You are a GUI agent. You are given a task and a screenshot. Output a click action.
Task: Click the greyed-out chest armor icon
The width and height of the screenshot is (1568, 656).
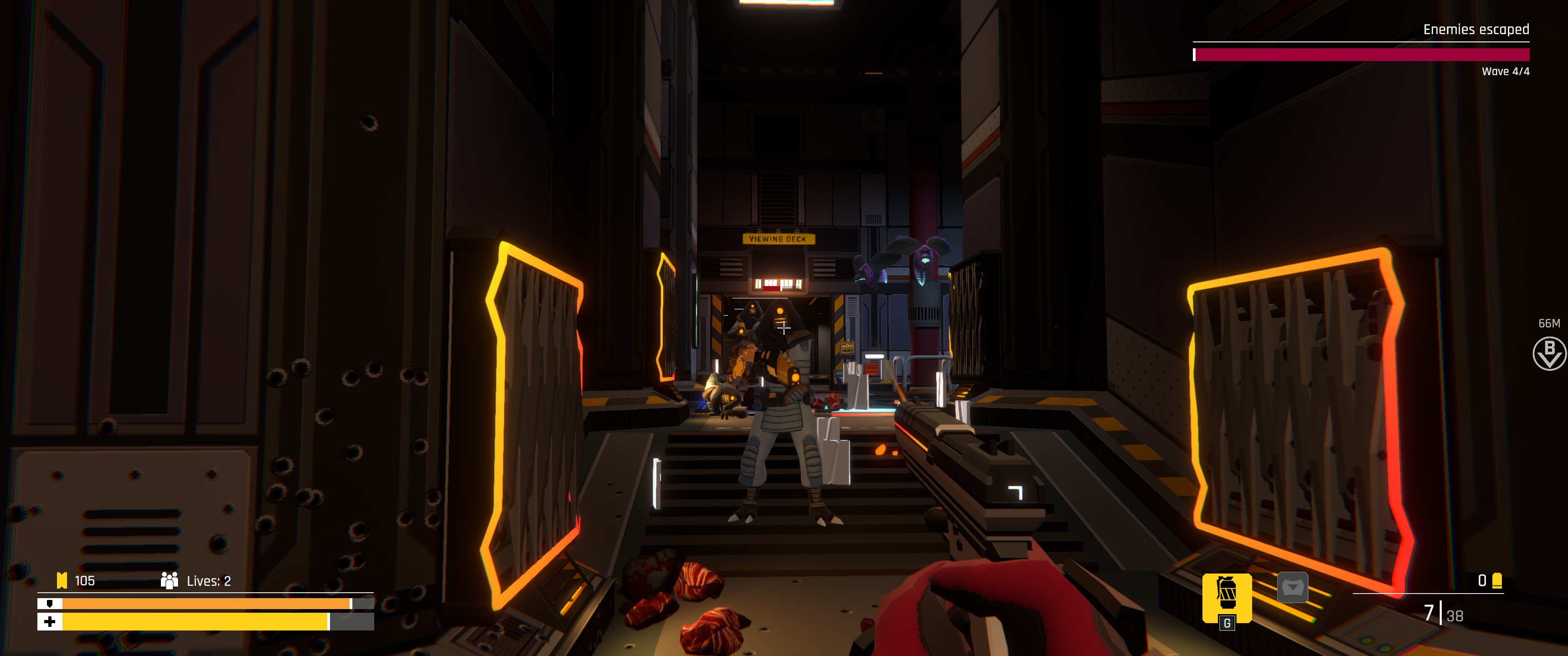coord(1292,588)
